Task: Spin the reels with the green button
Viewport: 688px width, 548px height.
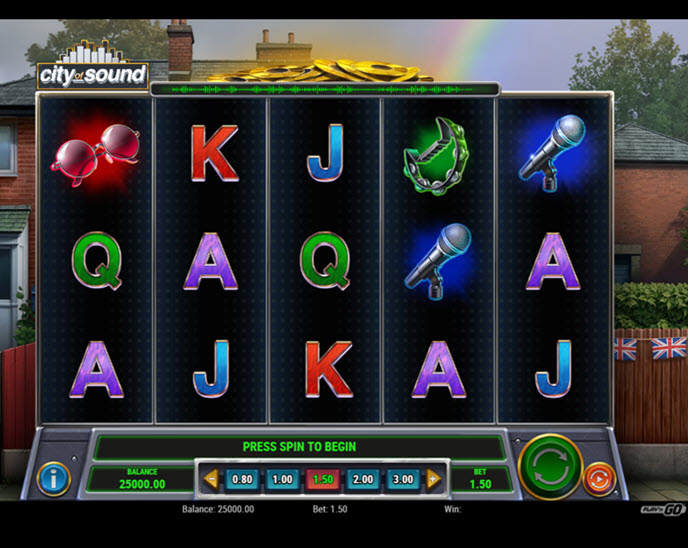Action: (x=550, y=467)
